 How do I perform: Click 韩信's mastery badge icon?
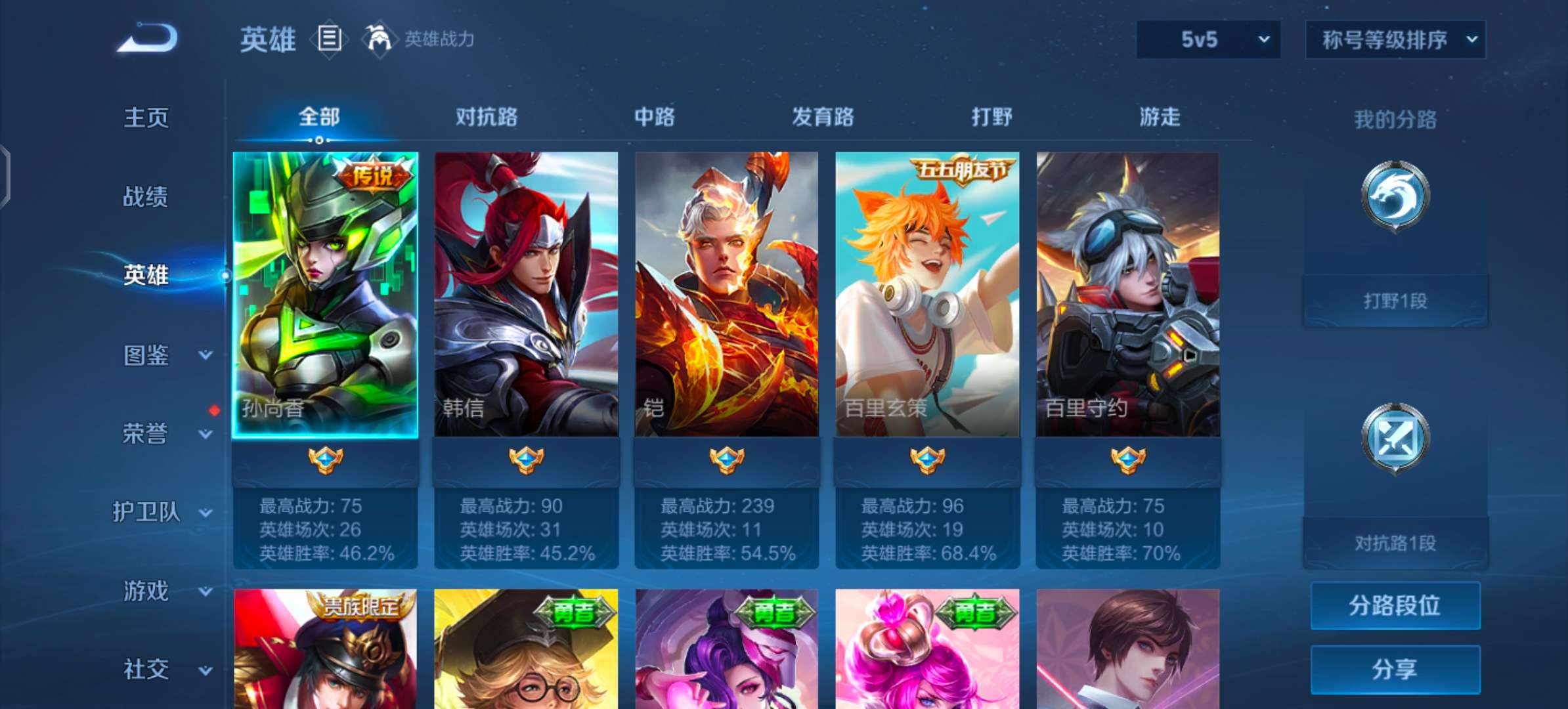point(527,460)
